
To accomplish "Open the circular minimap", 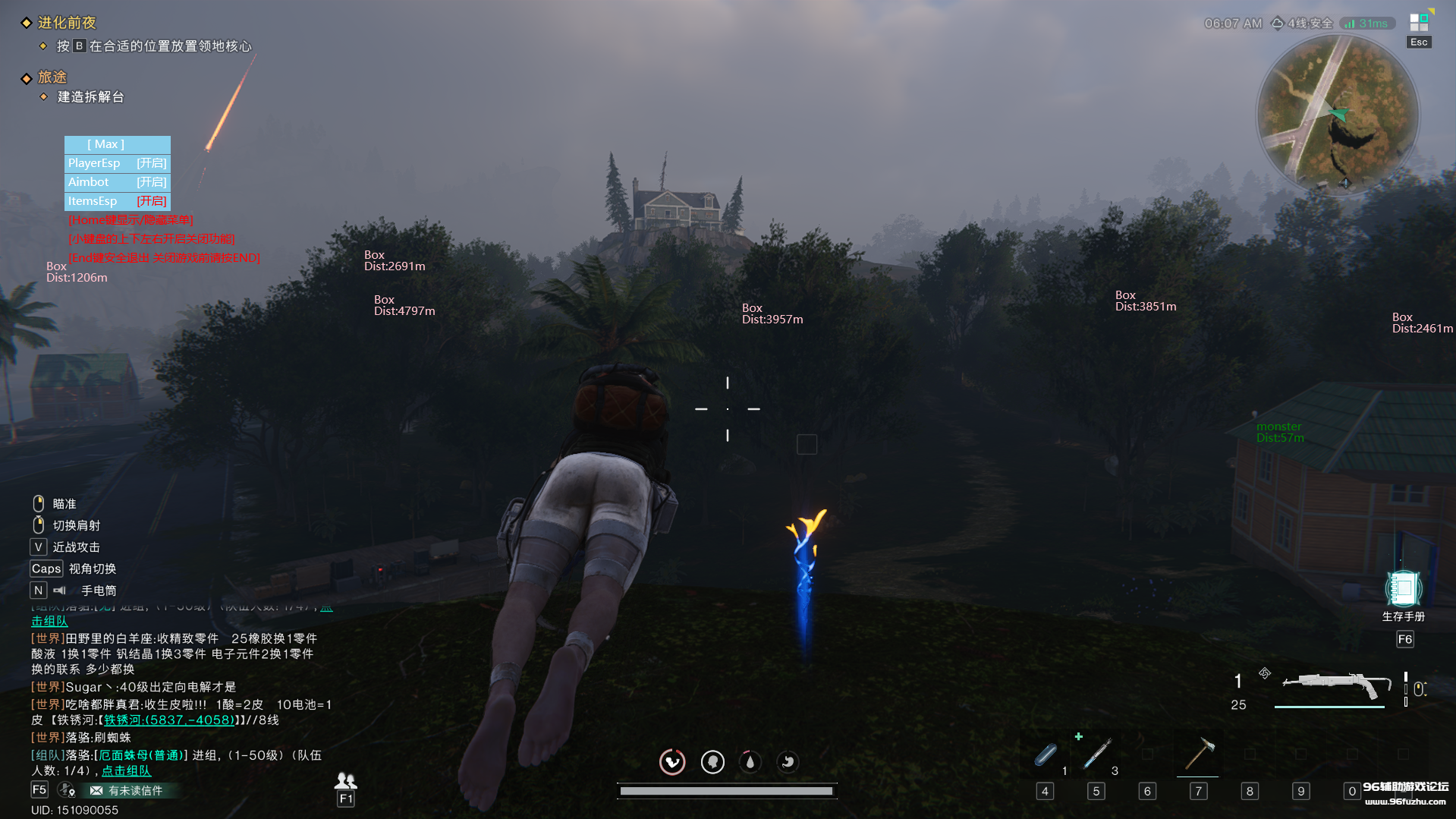I will point(1338,115).
